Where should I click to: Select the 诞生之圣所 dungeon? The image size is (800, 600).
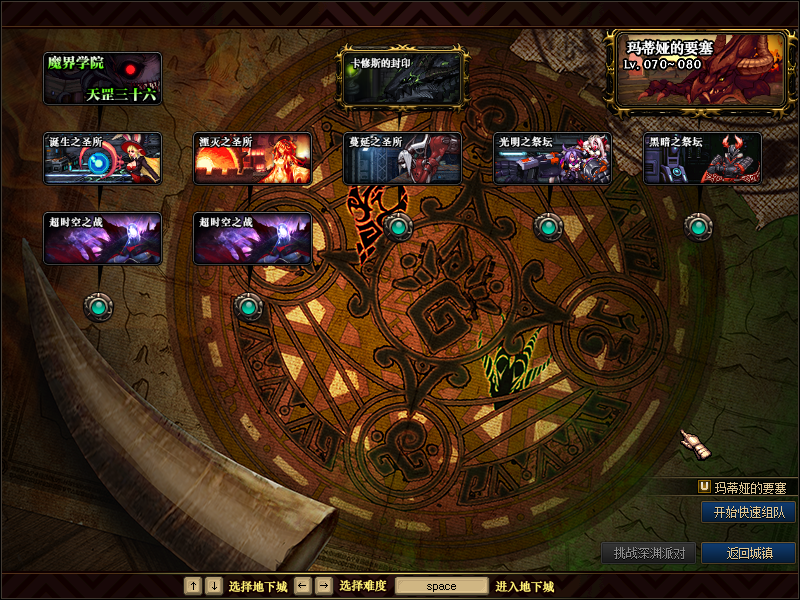click(x=102, y=158)
